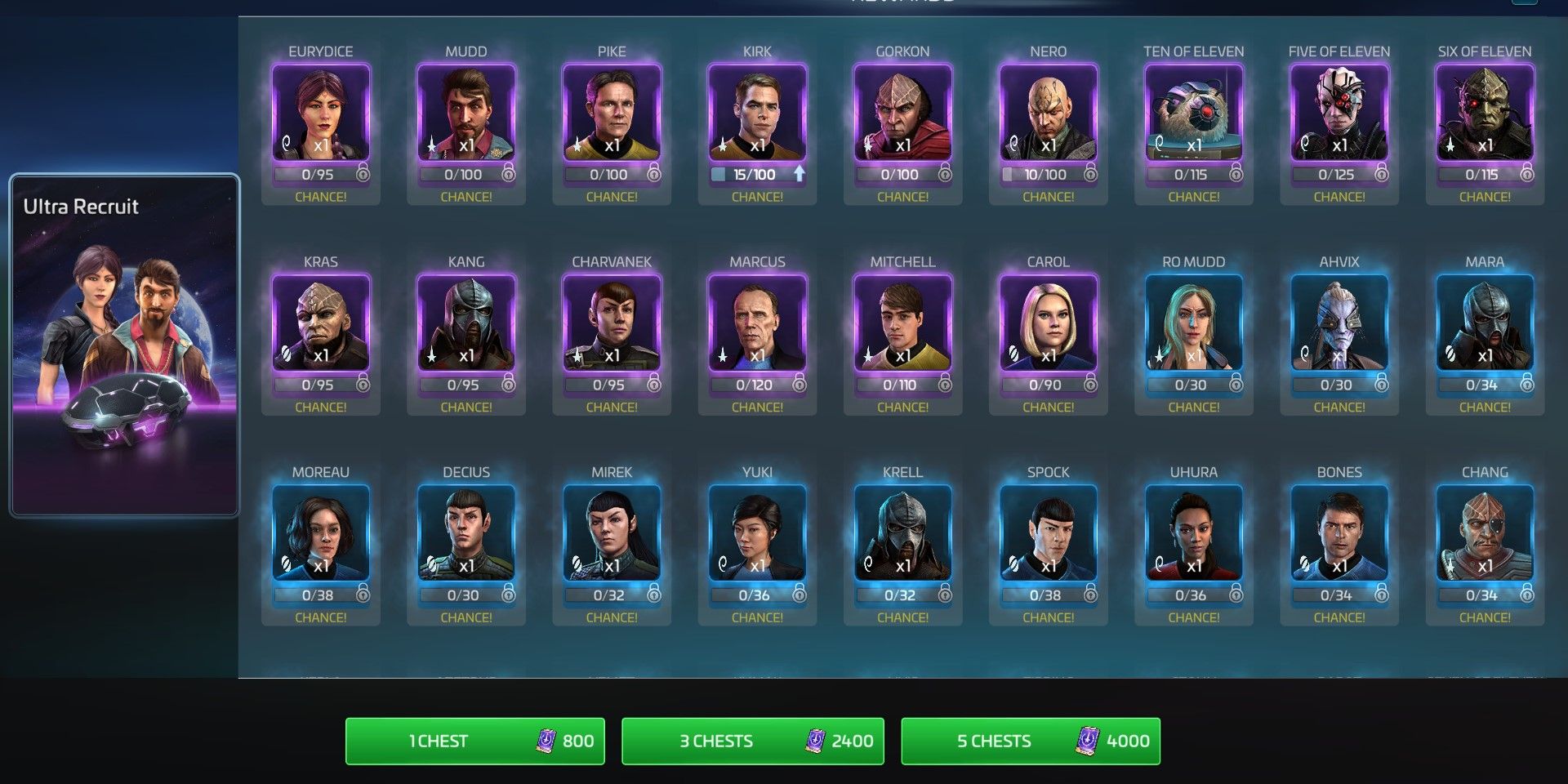The width and height of the screenshot is (1568, 784).
Task: Open 5 chests for 4000
Action: [1030, 741]
